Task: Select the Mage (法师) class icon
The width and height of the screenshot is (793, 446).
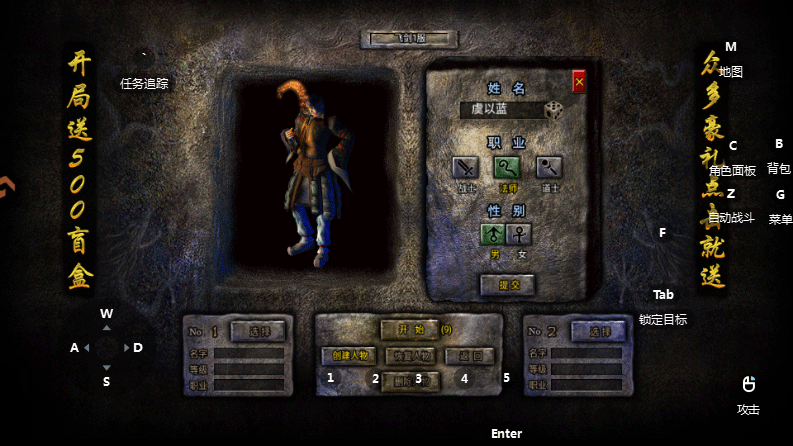Action: point(507,167)
